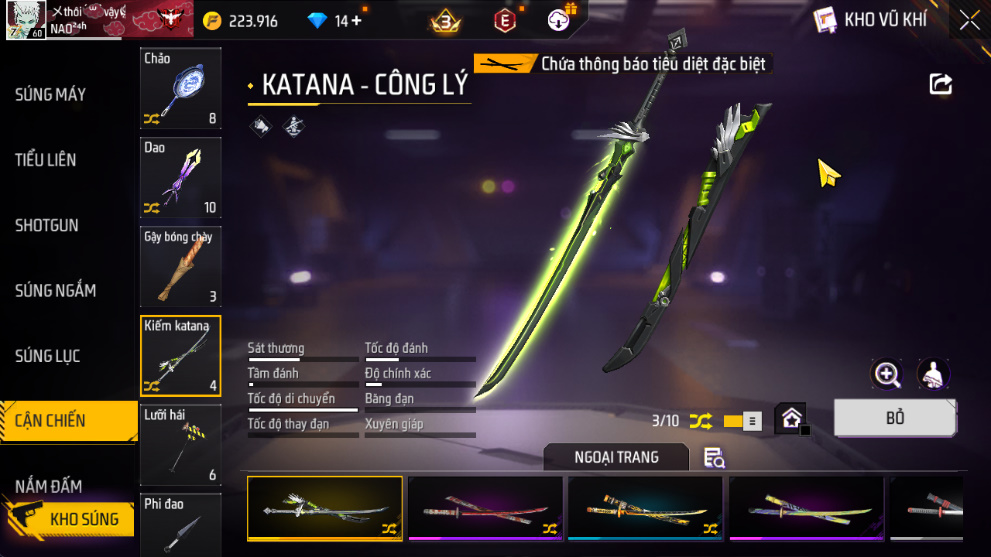Click the Bỏ button to unequip

pyautogui.click(x=894, y=418)
